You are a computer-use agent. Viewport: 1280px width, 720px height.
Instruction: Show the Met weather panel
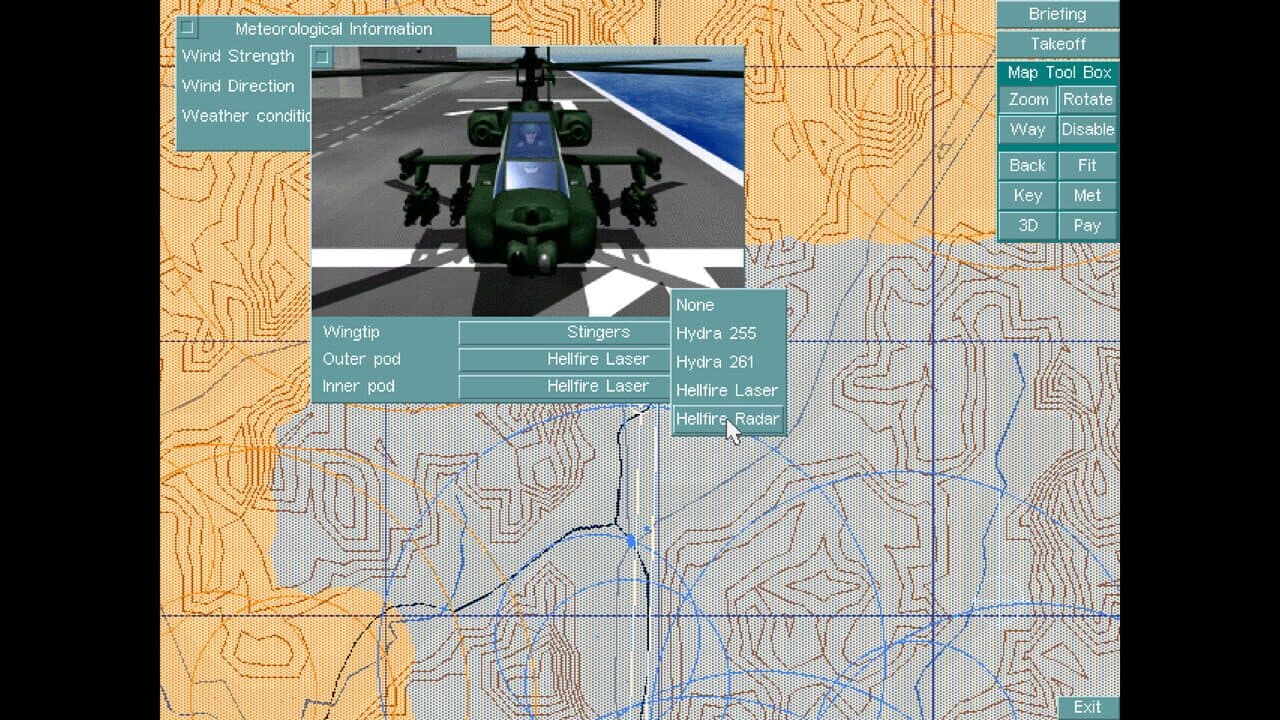coord(1087,196)
